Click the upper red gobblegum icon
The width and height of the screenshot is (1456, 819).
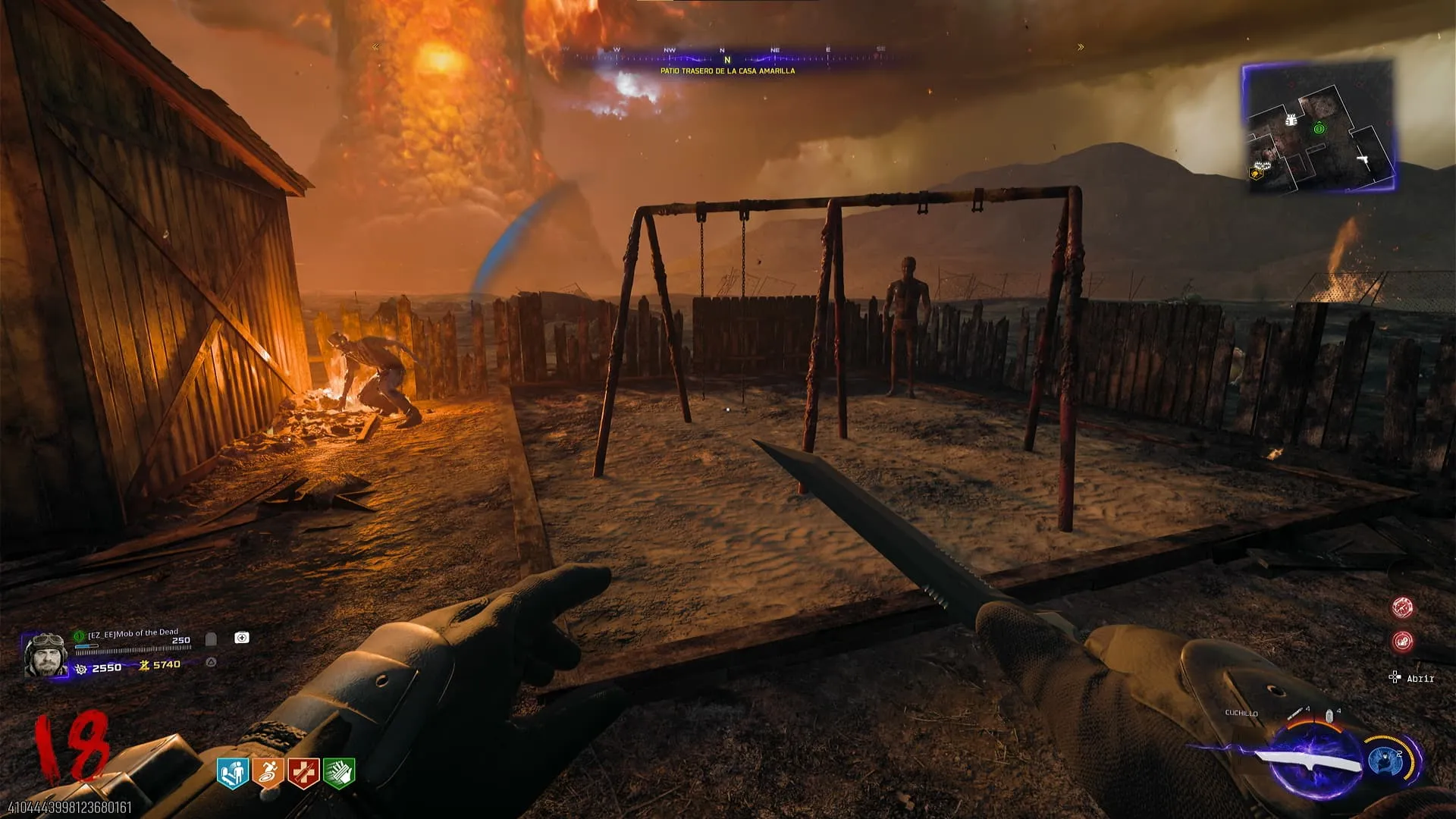tap(1402, 607)
